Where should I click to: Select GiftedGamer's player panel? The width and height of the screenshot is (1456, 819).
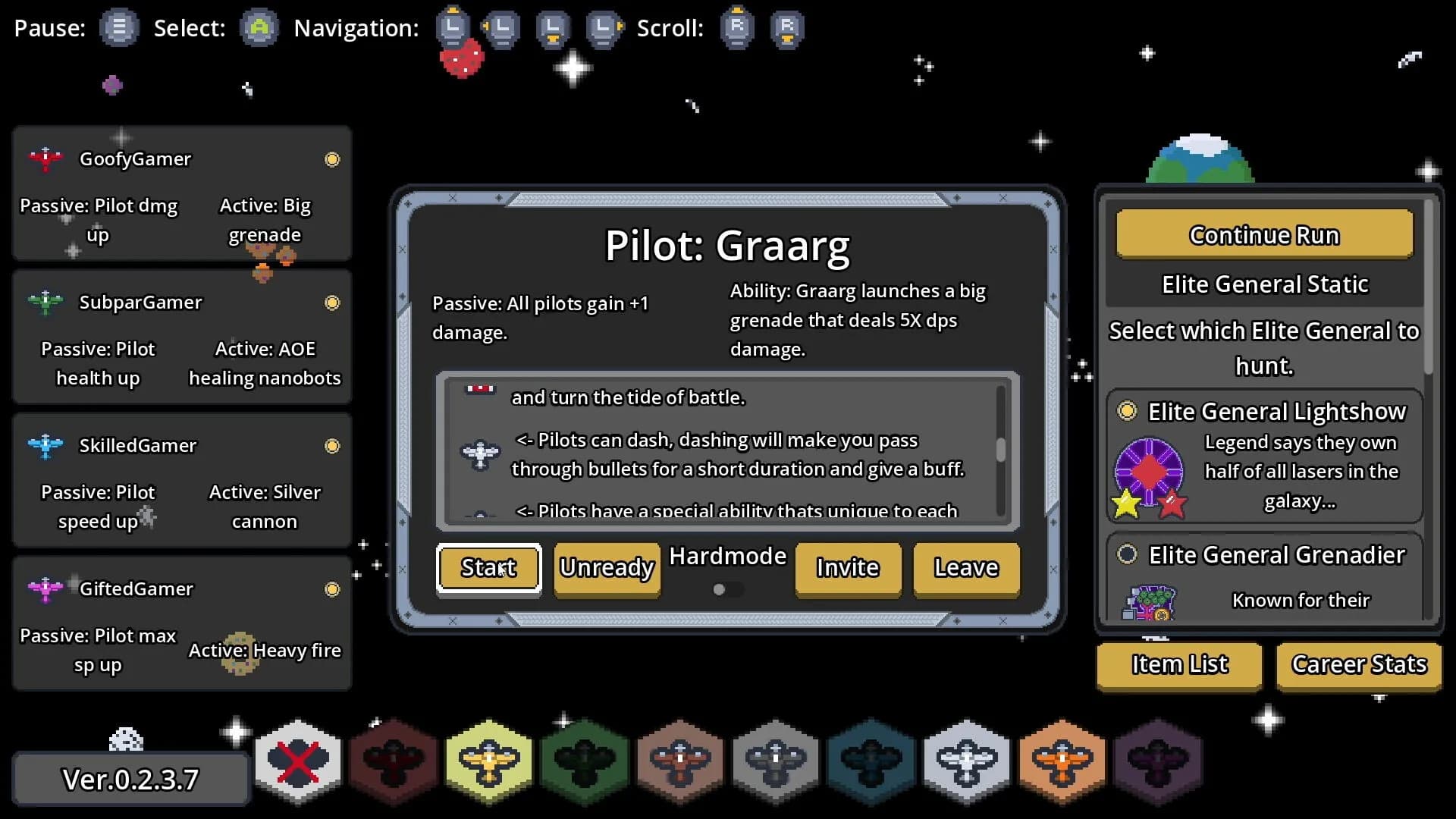(x=182, y=623)
